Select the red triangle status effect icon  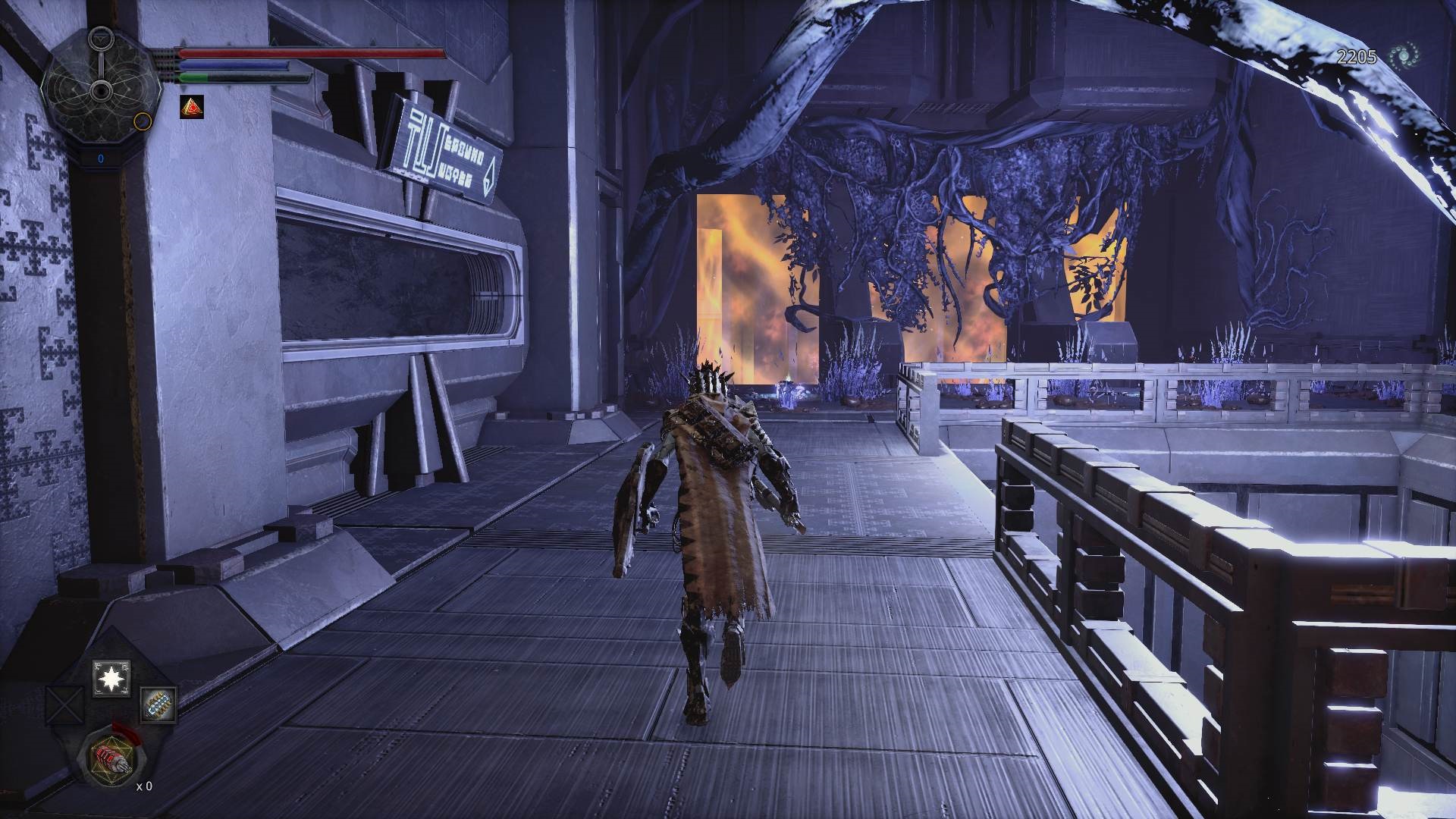(191, 107)
